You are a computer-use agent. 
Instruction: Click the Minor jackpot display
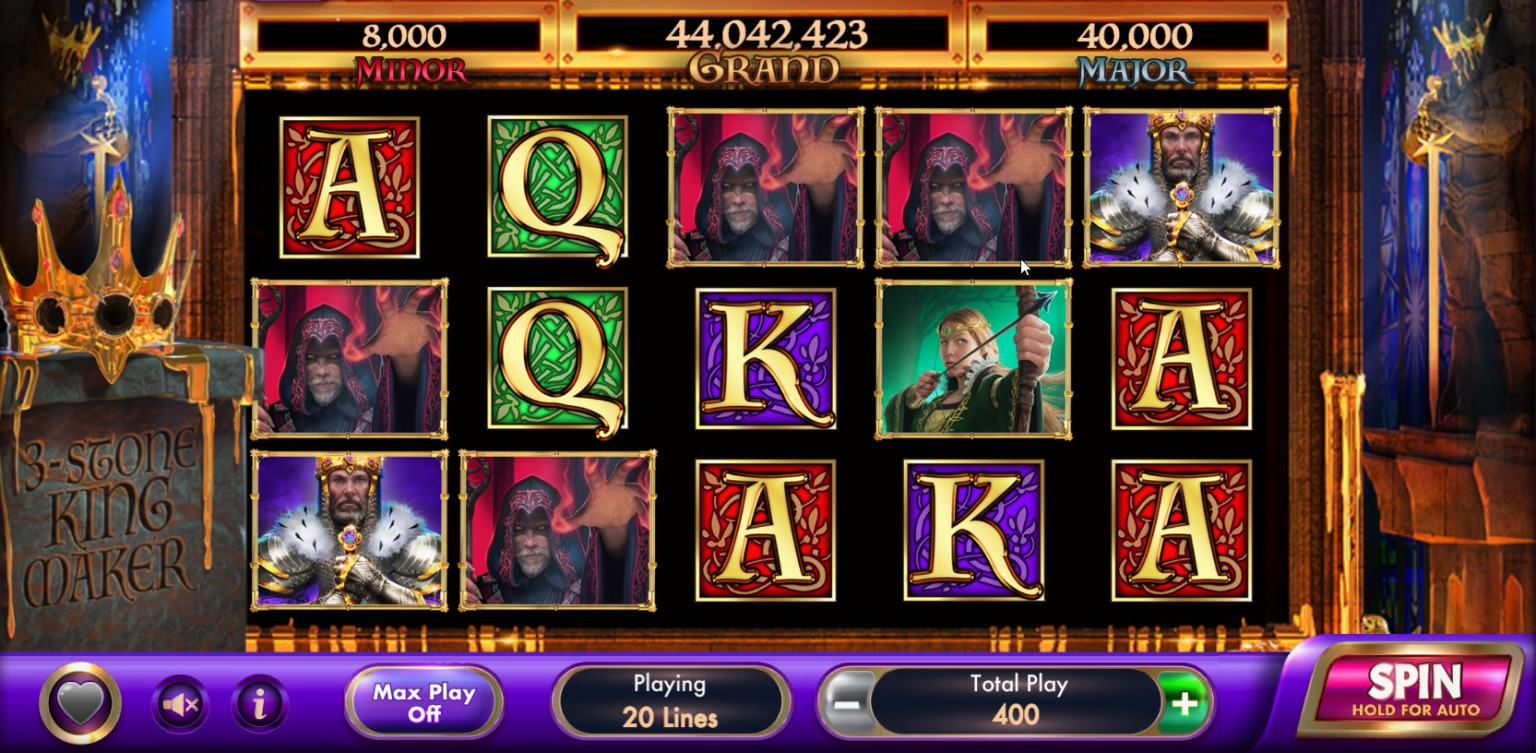click(403, 45)
